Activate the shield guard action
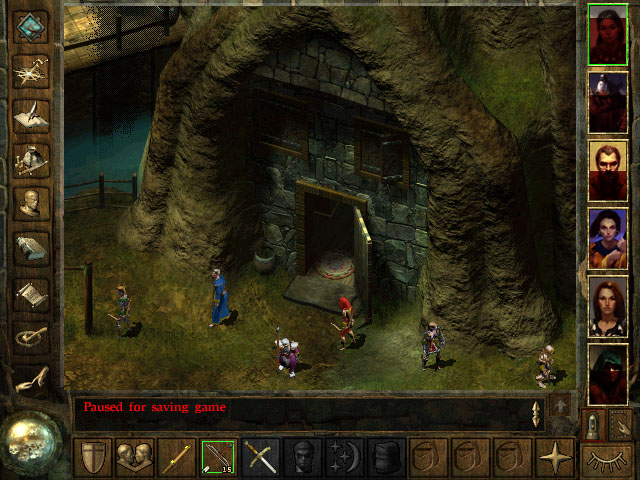 [x=92, y=457]
